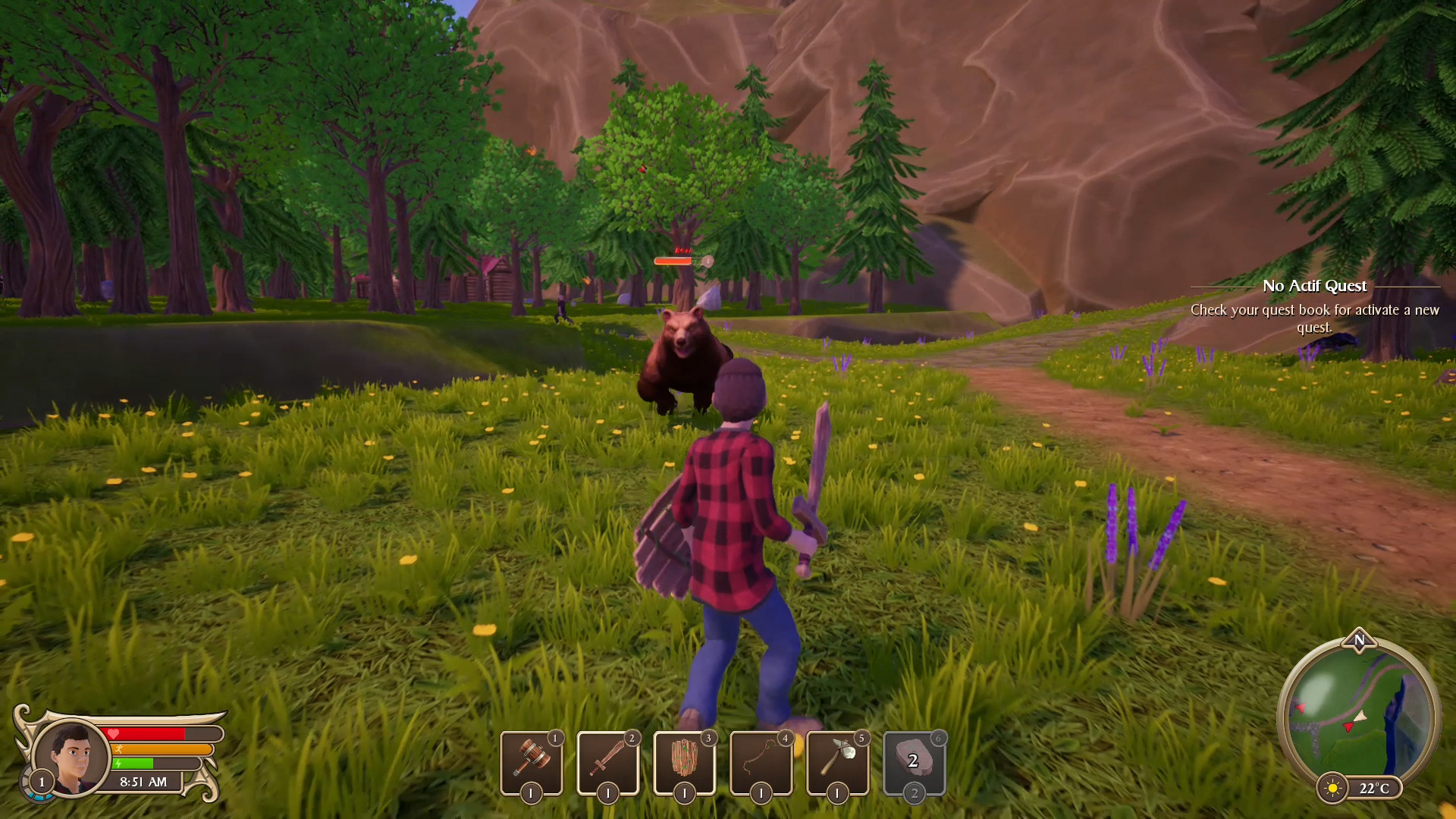
Task: Equip the wooden sword in hotbar slot 2
Action: pyautogui.click(x=608, y=762)
